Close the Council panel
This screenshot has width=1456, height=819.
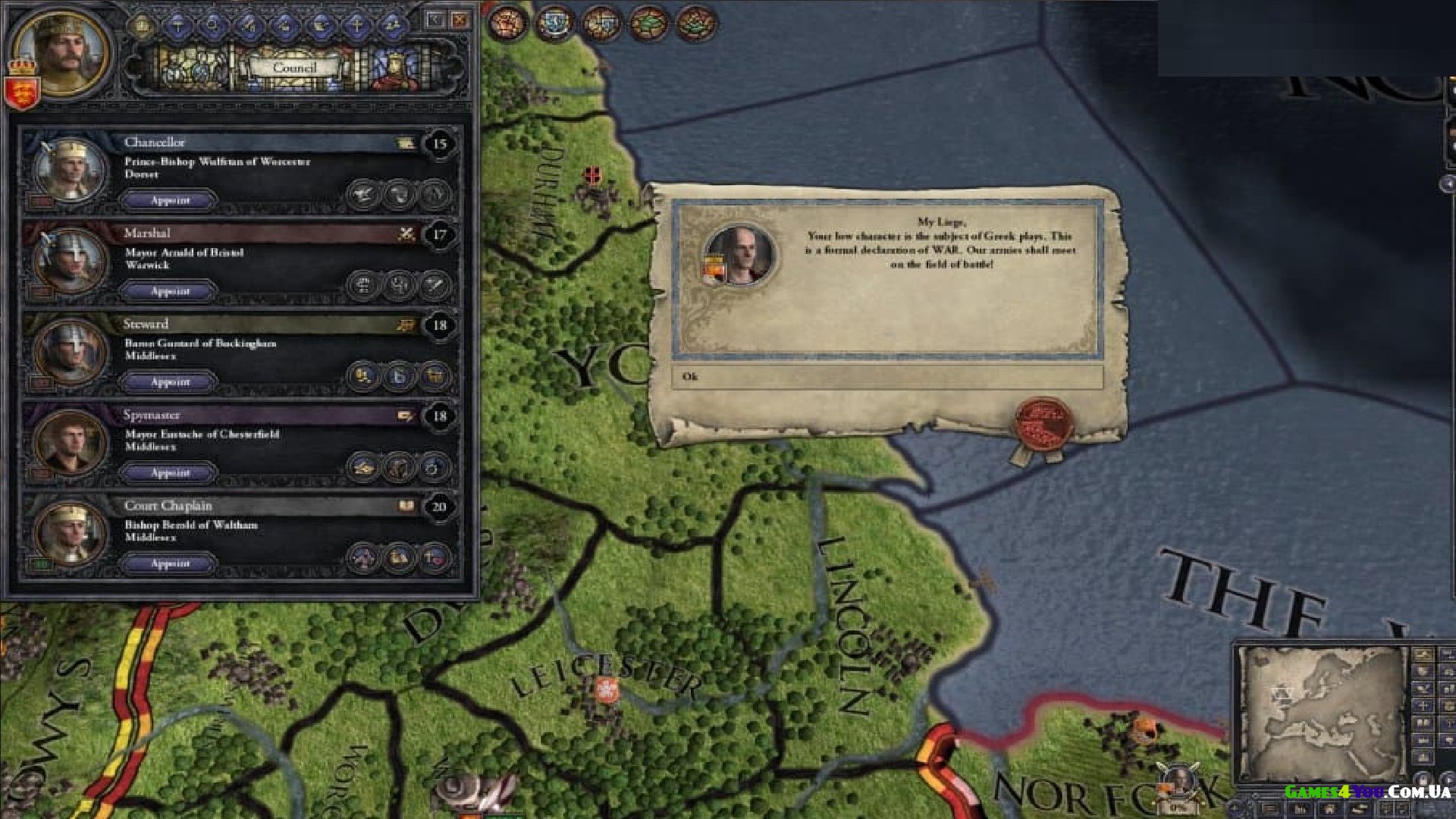[460, 20]
